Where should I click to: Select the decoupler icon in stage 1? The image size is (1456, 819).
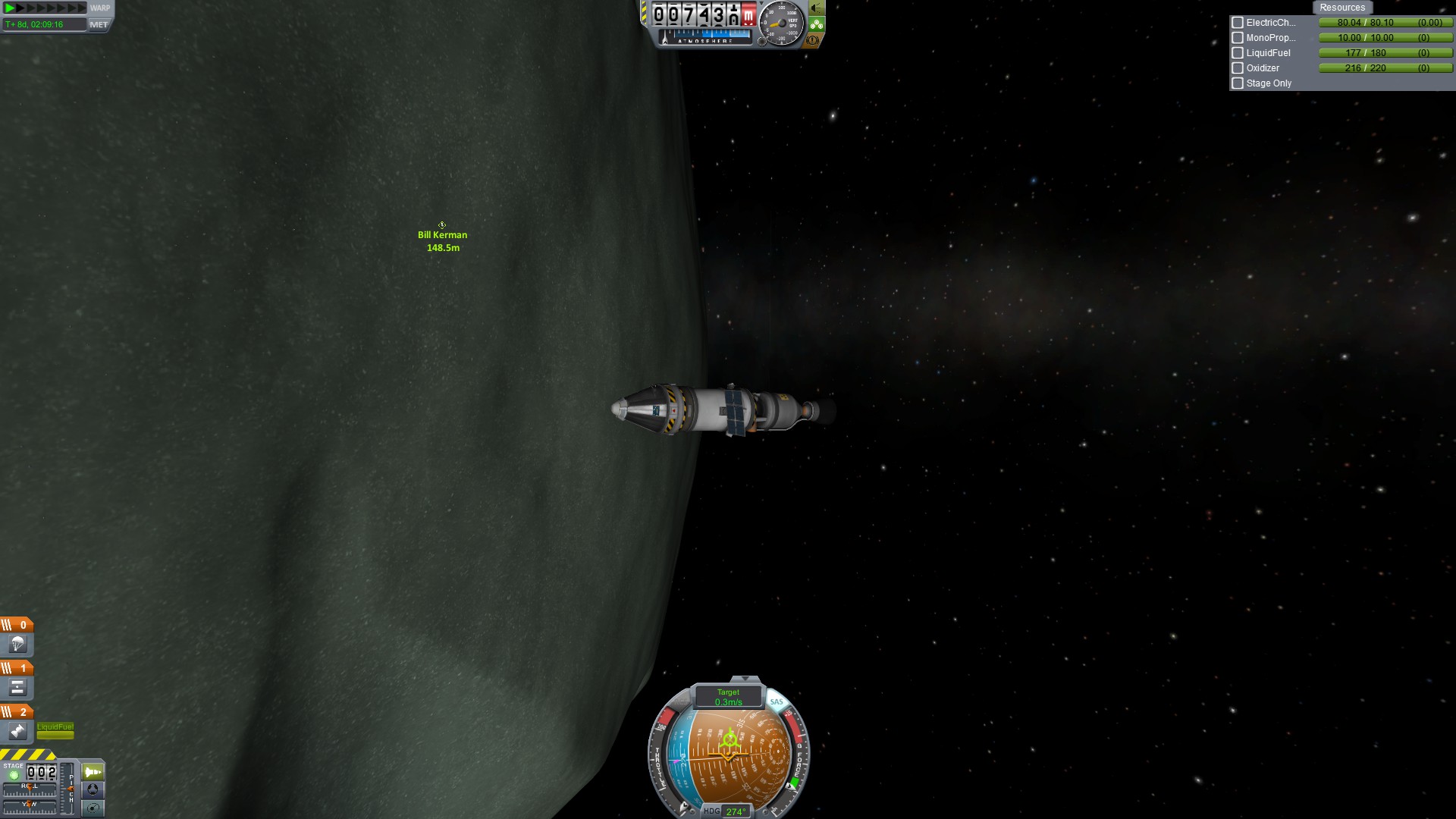click(17, 688)
